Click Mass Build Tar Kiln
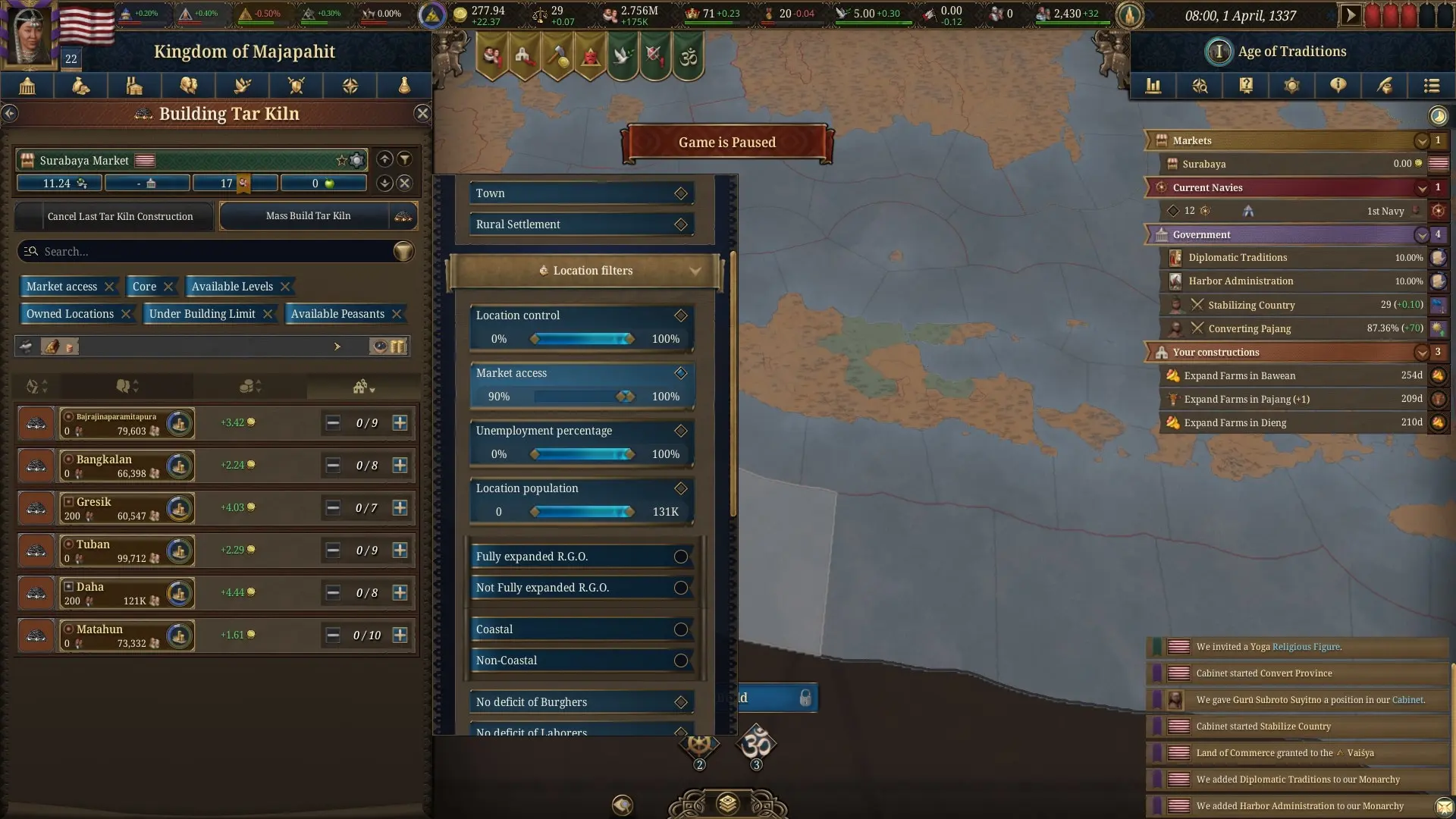 click(x=309, y=215)
